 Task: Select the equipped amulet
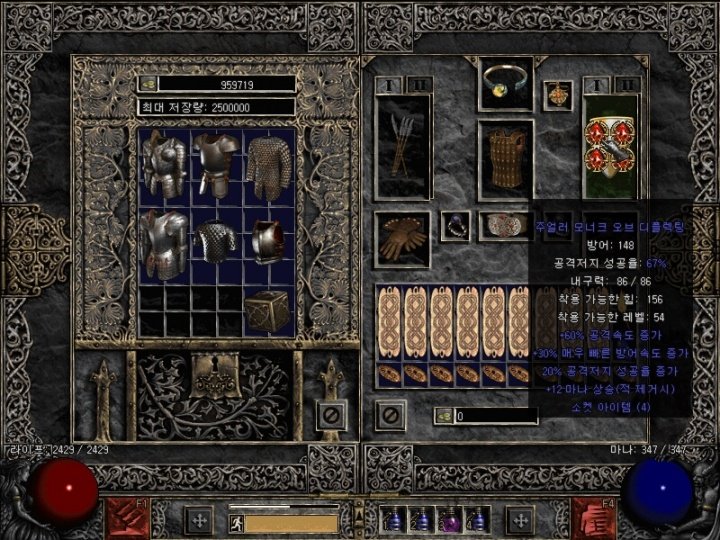(x=557, y=95)
